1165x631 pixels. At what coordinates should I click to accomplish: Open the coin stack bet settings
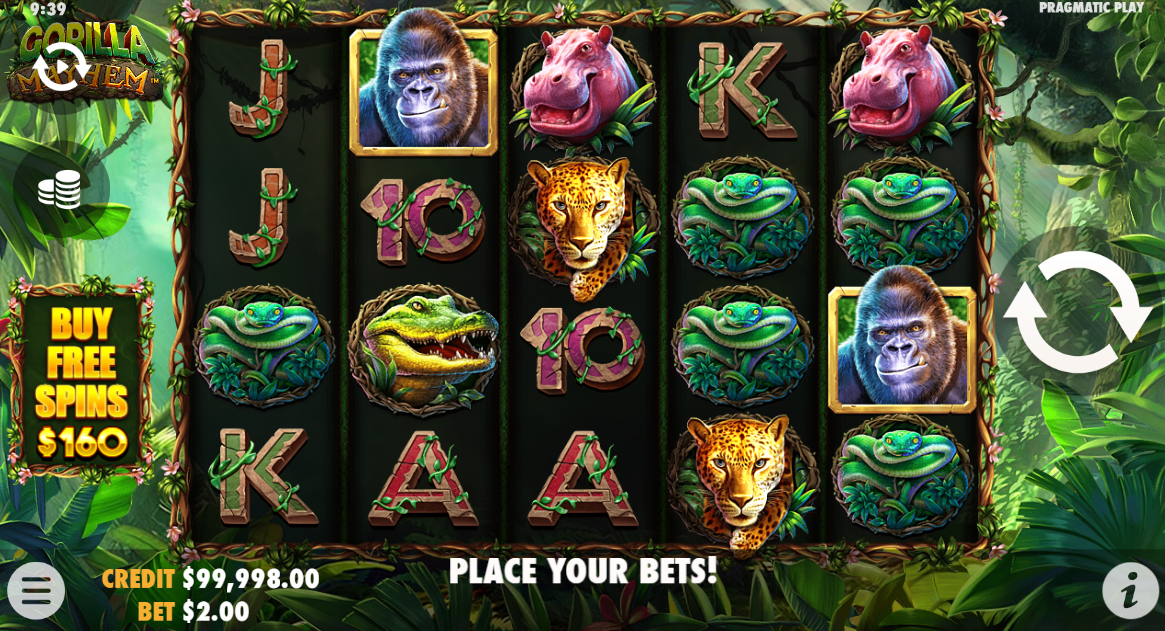click(60, 189)
